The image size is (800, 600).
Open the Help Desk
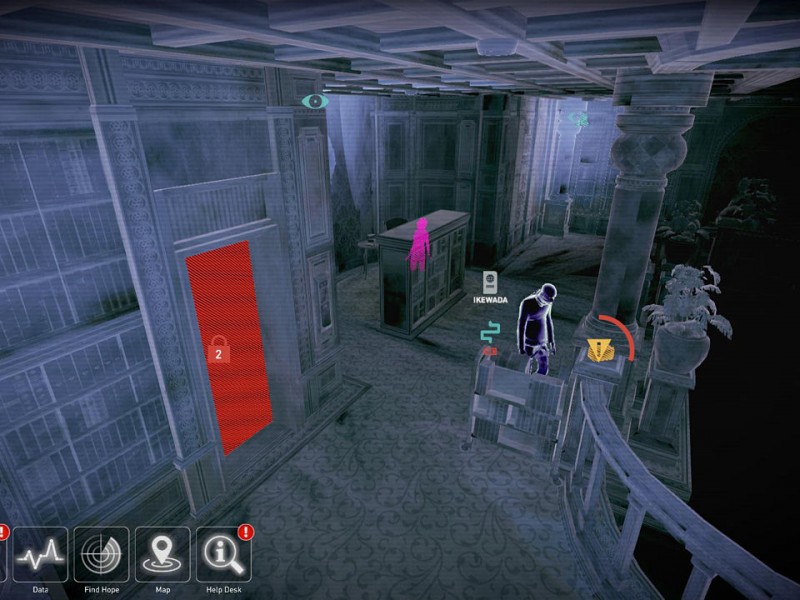223,554
